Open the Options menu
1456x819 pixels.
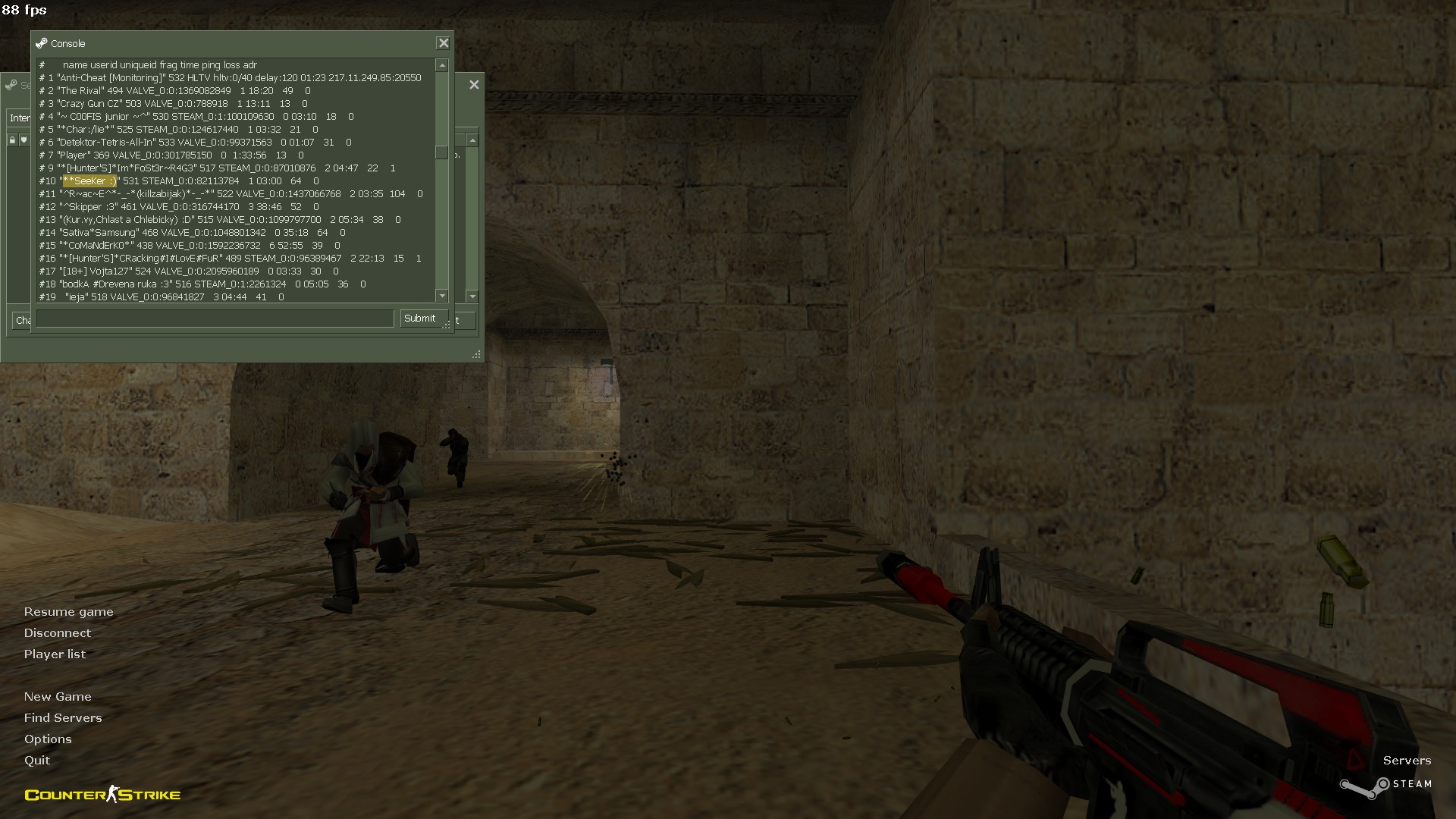click(x=48, y=739)
